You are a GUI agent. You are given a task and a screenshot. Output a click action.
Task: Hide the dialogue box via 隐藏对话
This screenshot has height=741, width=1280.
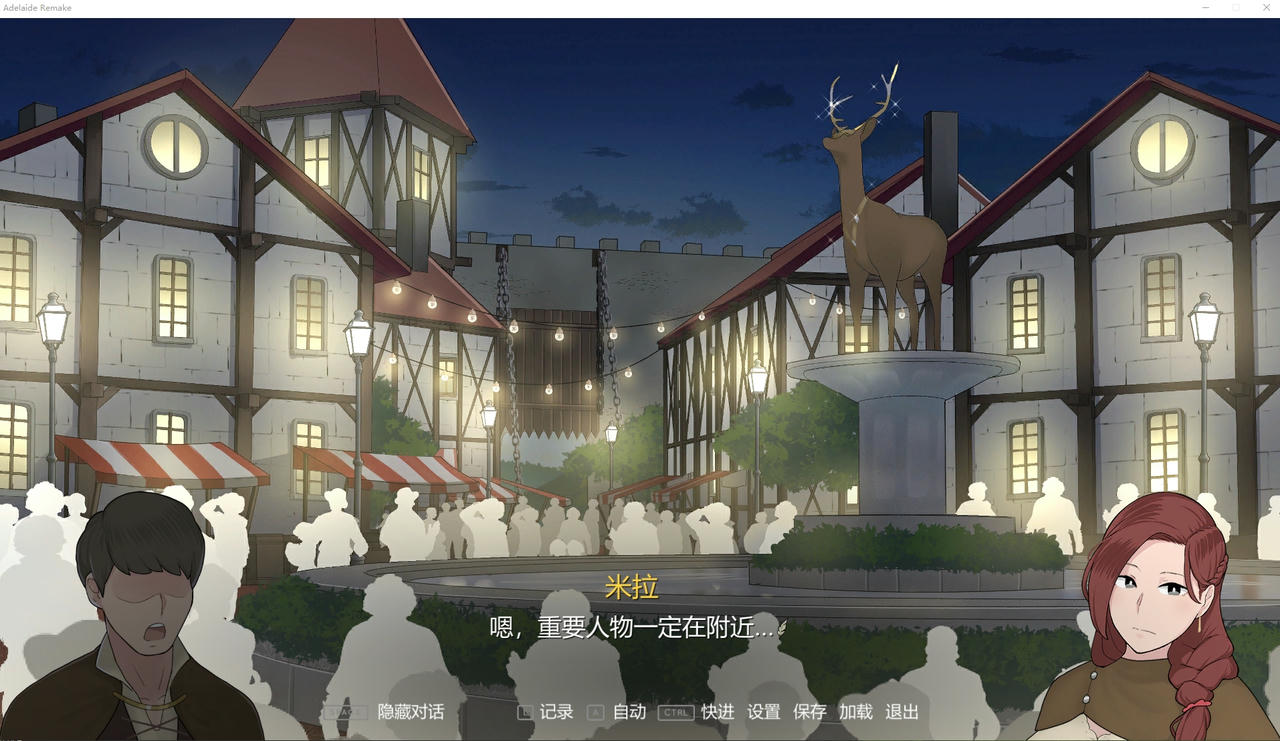pyautogui.click(x=410, y=713)
